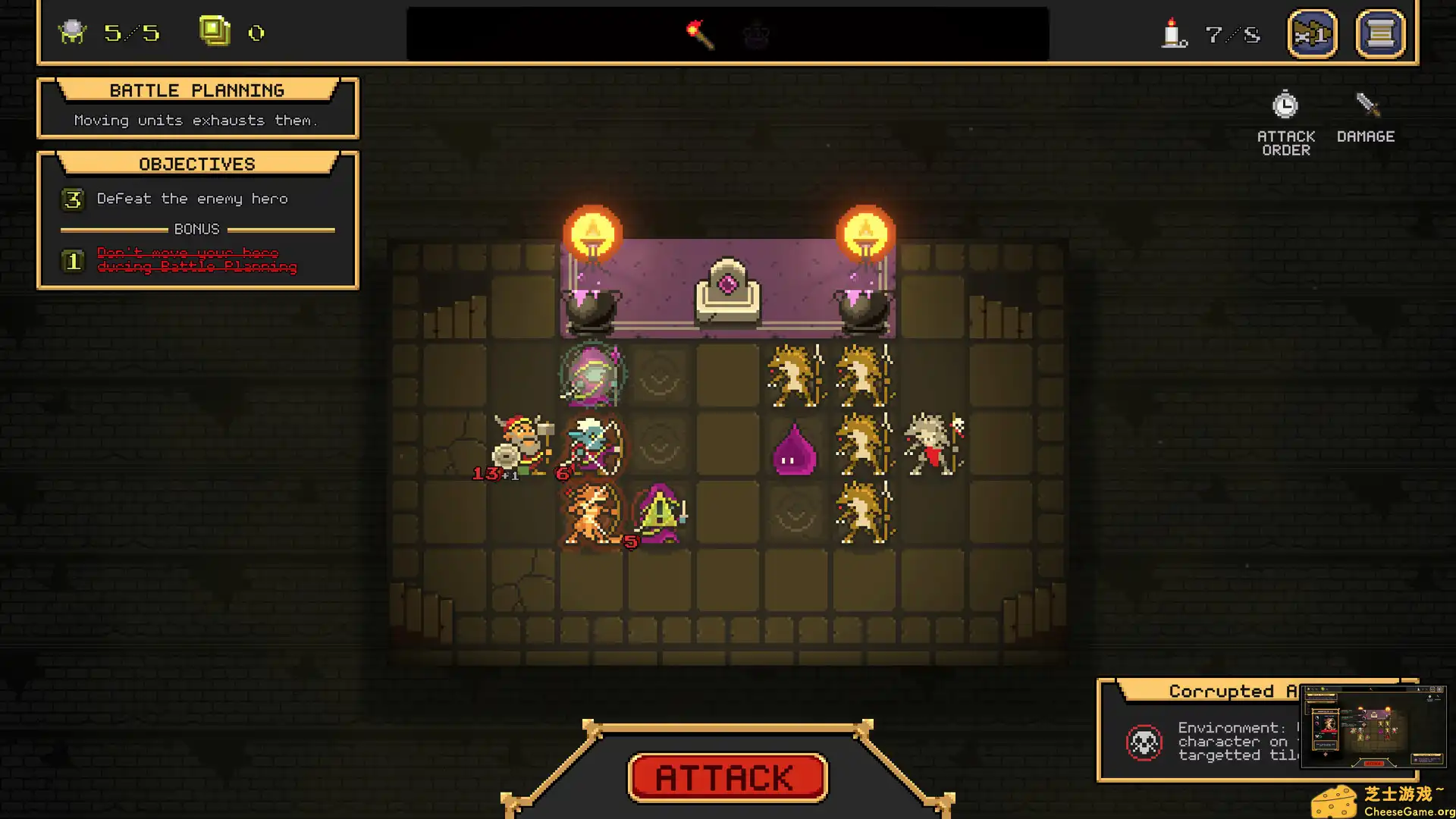
Task: Open the scroll battle log icon
Action: click(x=1380, y=33)
